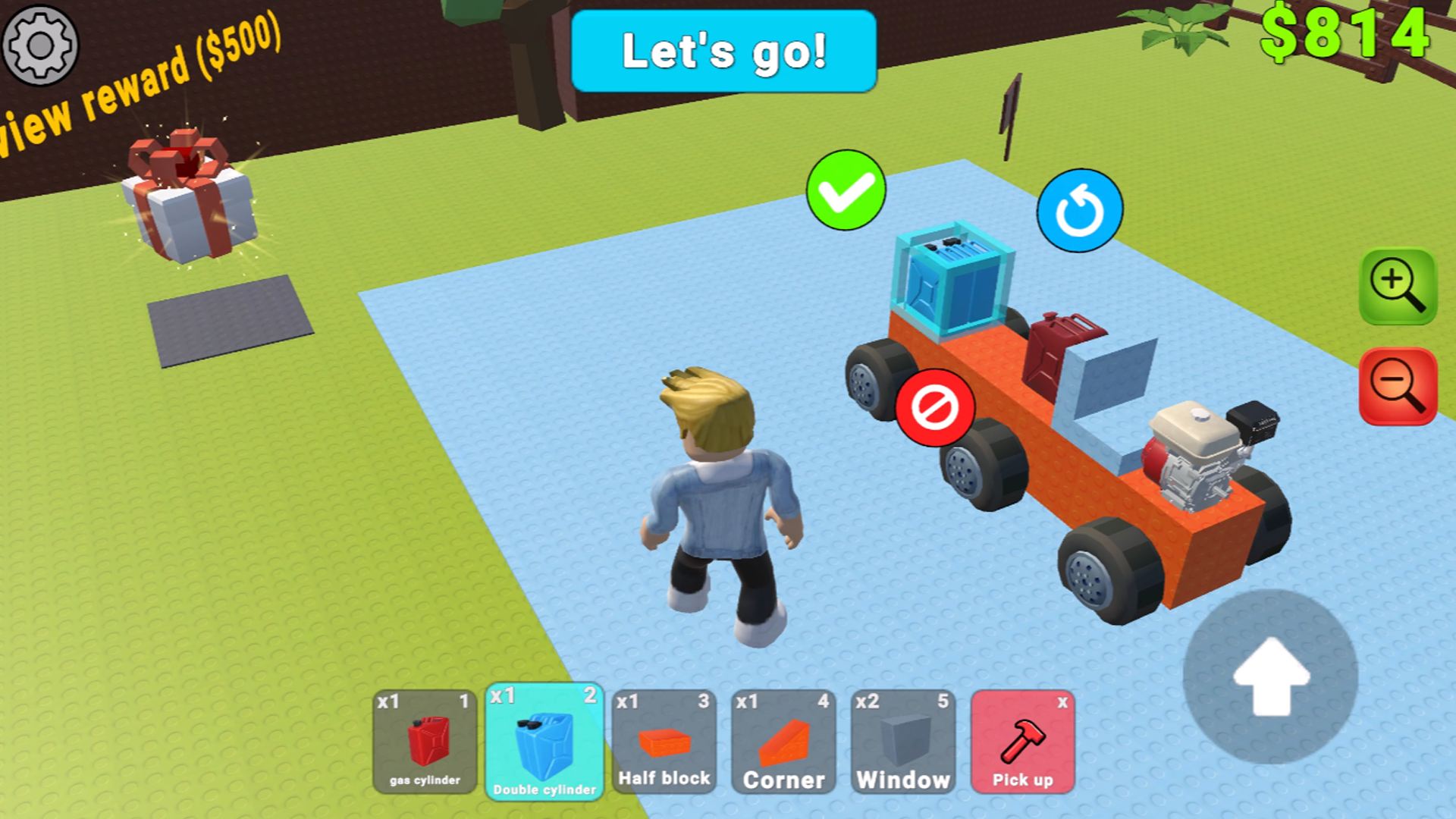This screenshot has height=819, width=1456.
Task: Toggle the Double cylinder hotbar slot
Action: pos(544,743)
